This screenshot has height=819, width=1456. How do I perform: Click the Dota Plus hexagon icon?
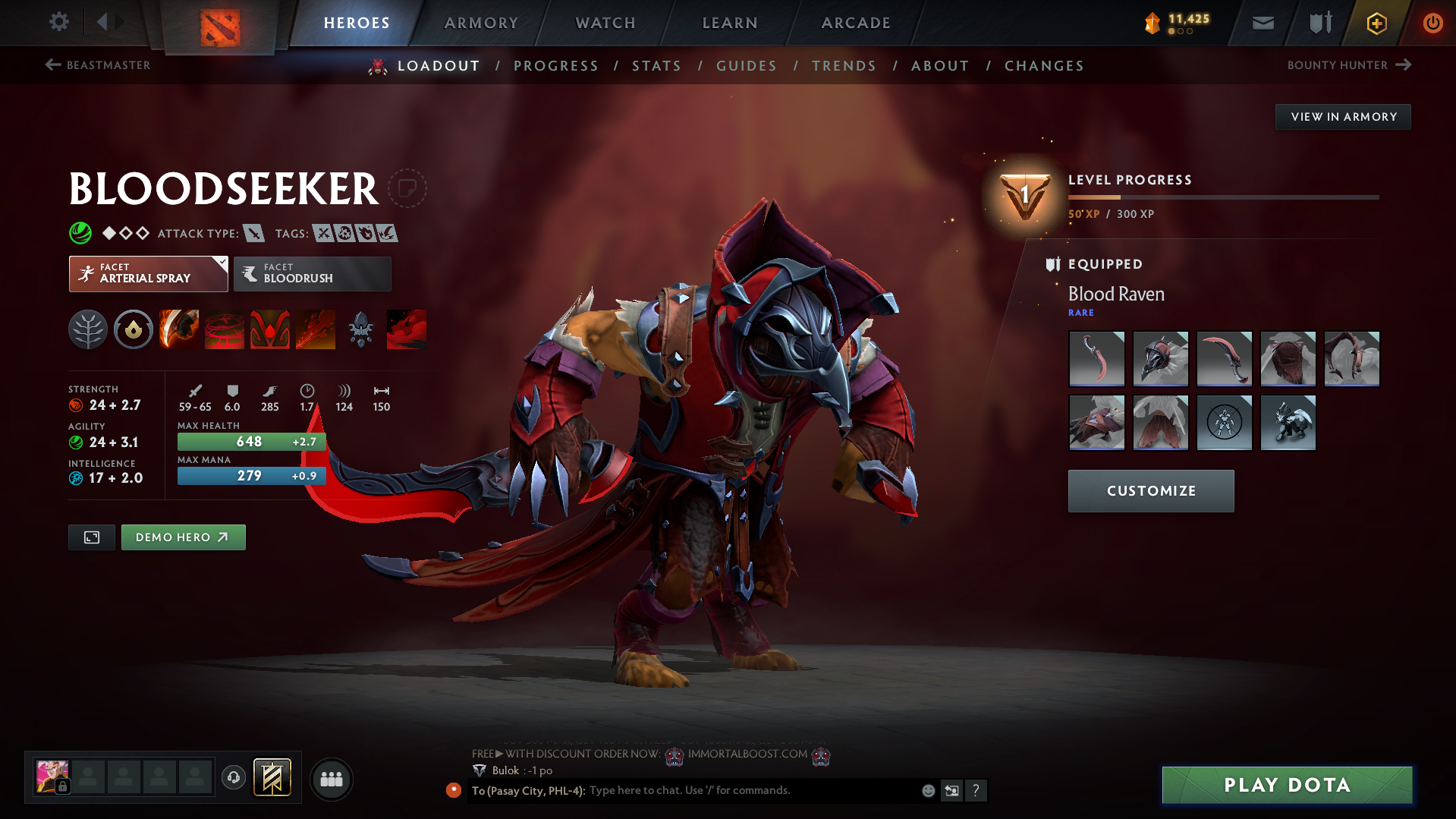pos(1376,24)
